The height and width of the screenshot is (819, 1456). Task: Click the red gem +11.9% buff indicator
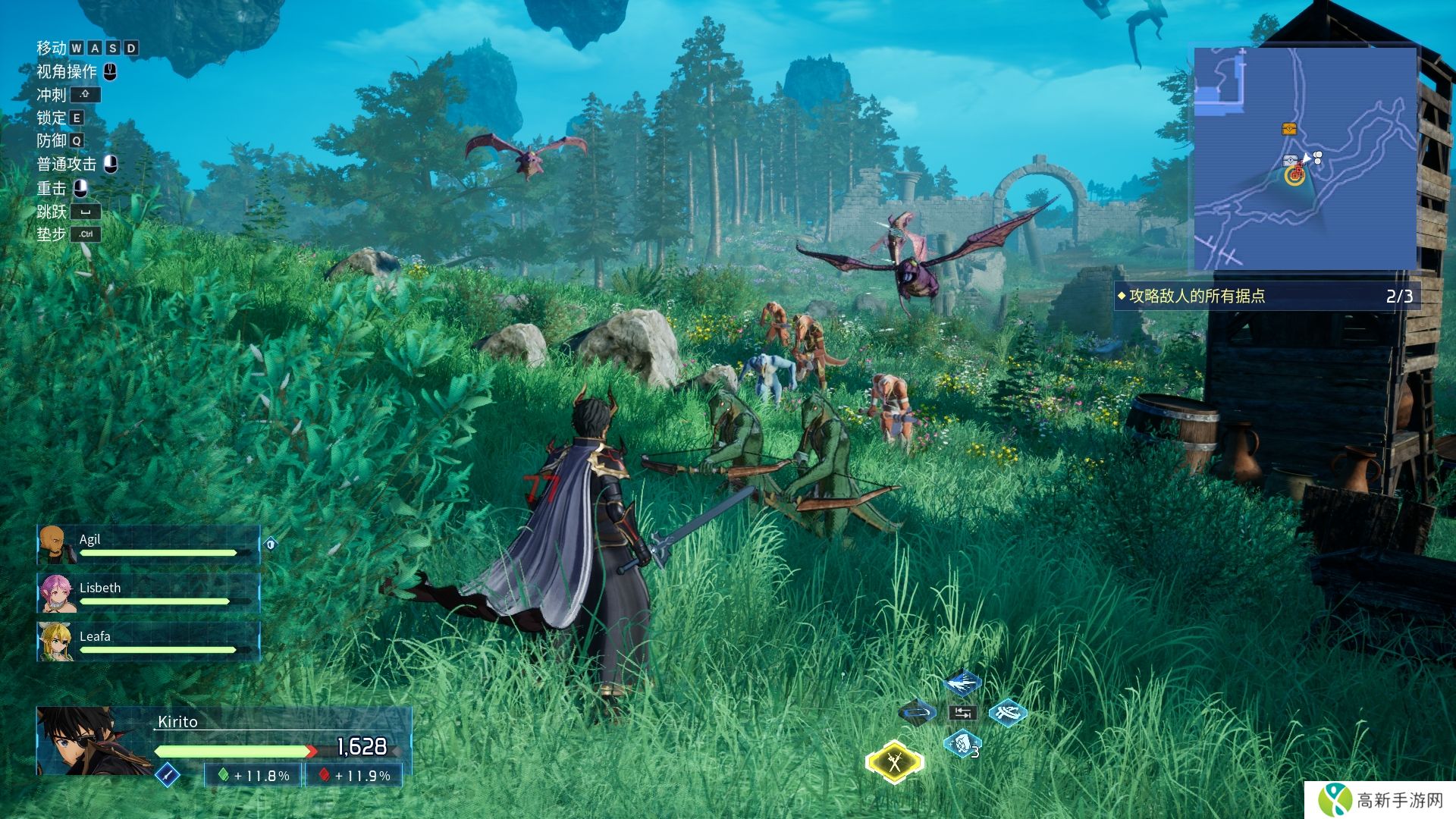click(x=354, y=775)
